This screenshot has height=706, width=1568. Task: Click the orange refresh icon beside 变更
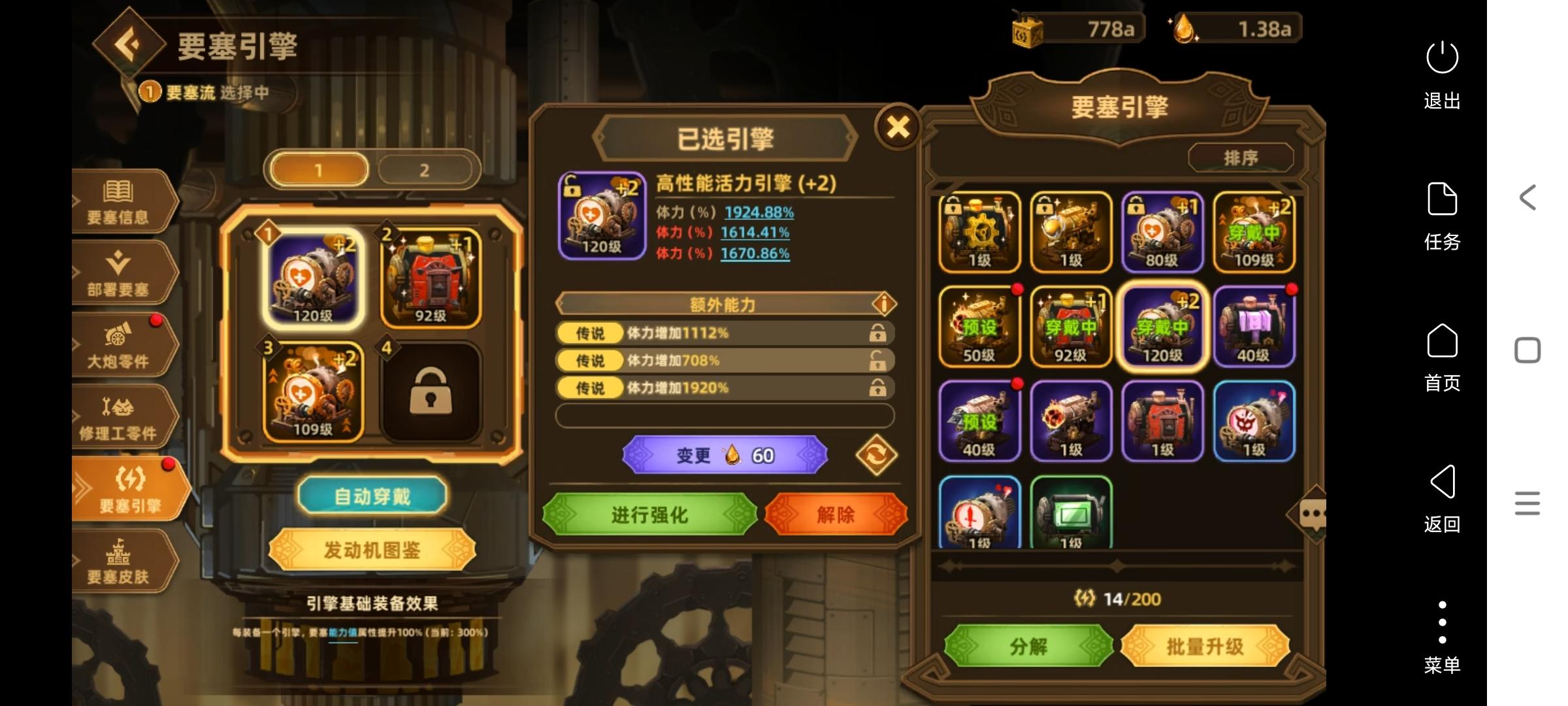pyautogui.click(x=876, y=455)
